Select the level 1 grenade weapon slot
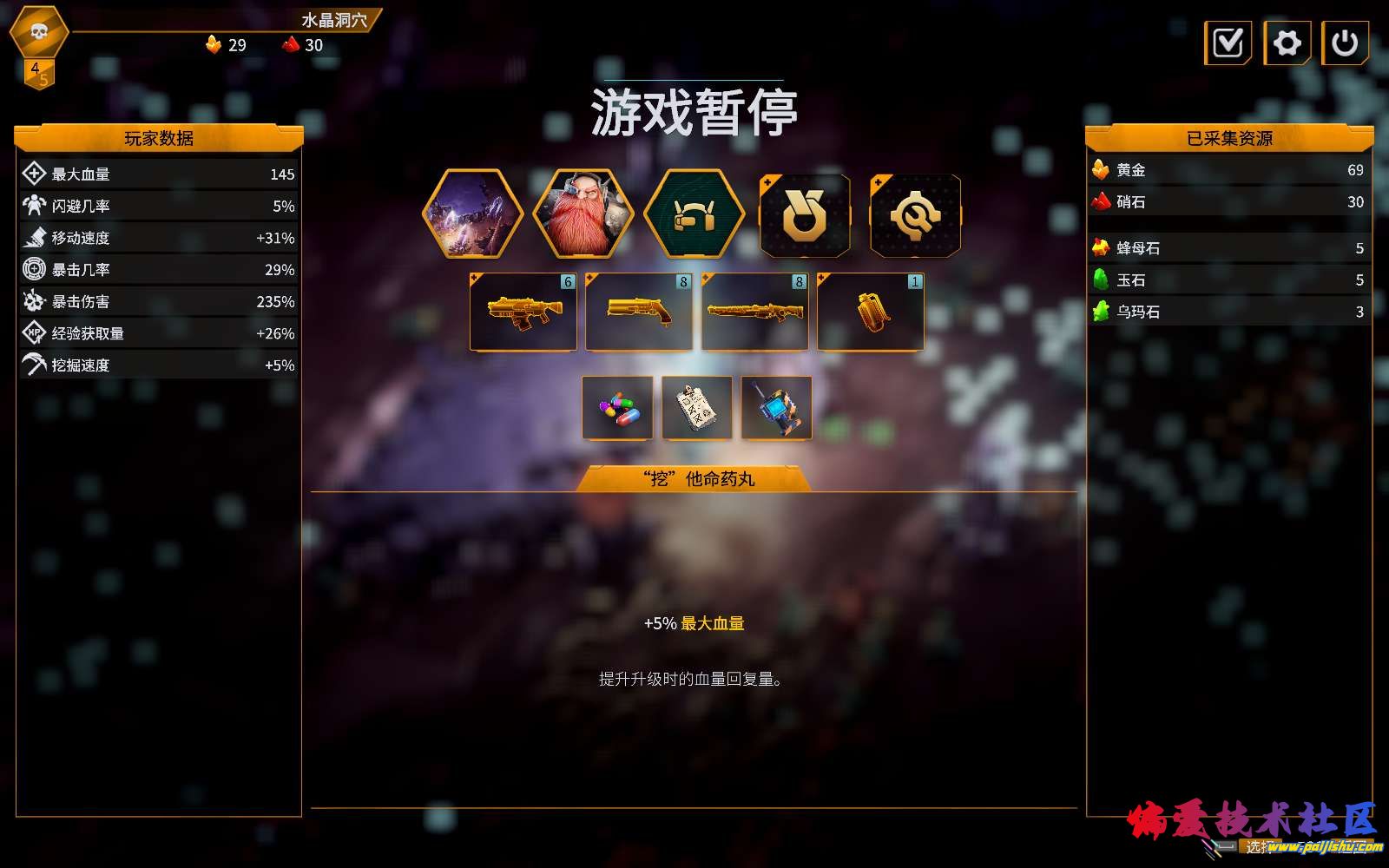 [x=870, y=312]
